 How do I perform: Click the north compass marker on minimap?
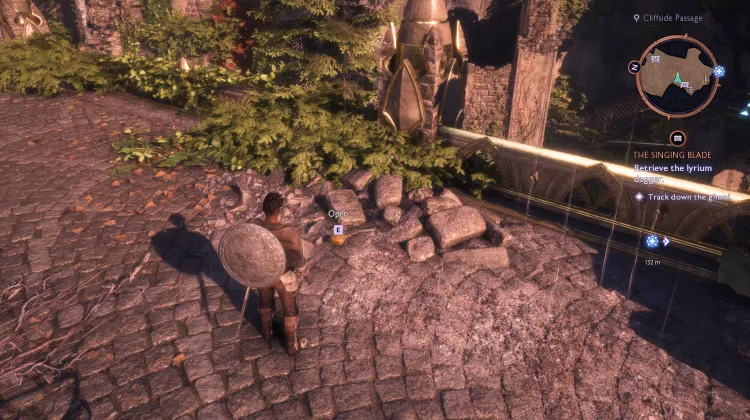pyautogui.click(x=634, y=67)
